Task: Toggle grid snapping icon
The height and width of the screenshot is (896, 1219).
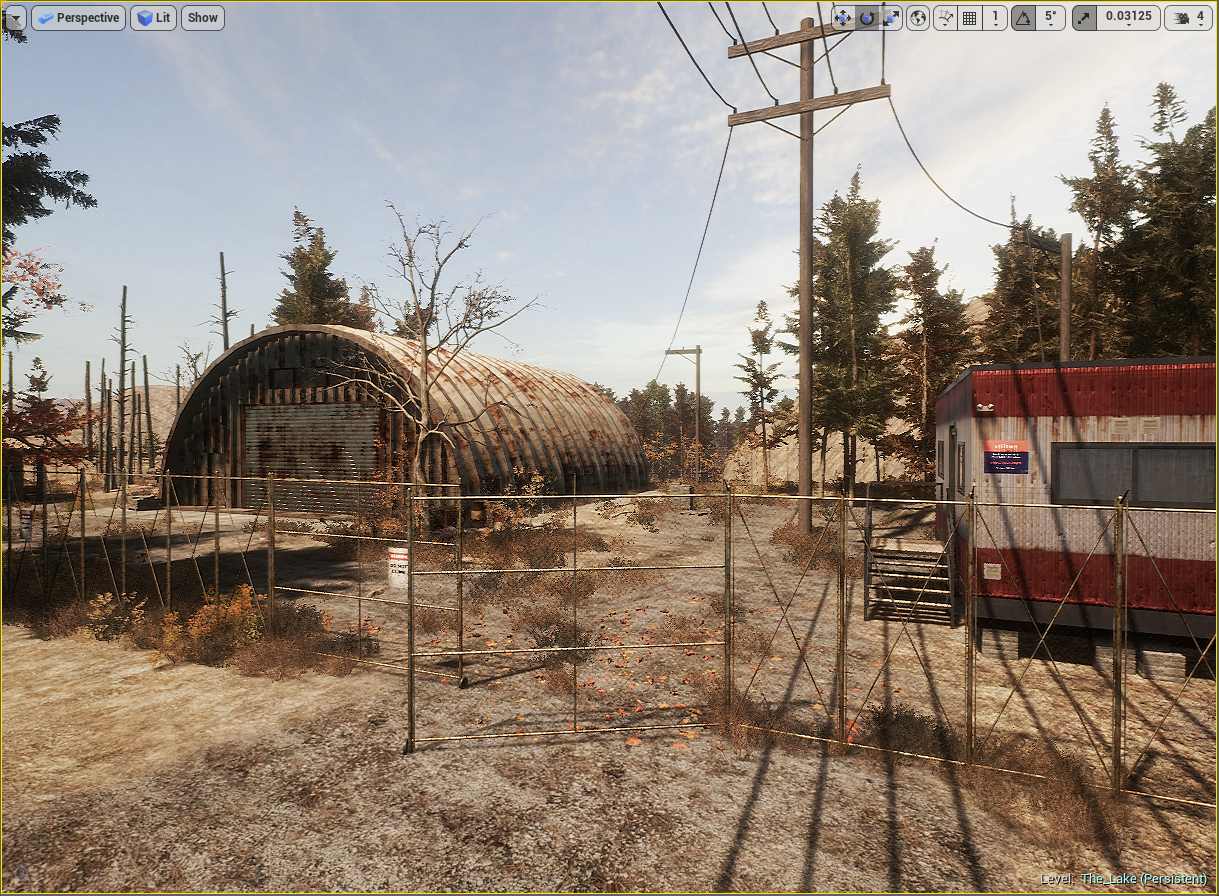Action: (969, 17)
